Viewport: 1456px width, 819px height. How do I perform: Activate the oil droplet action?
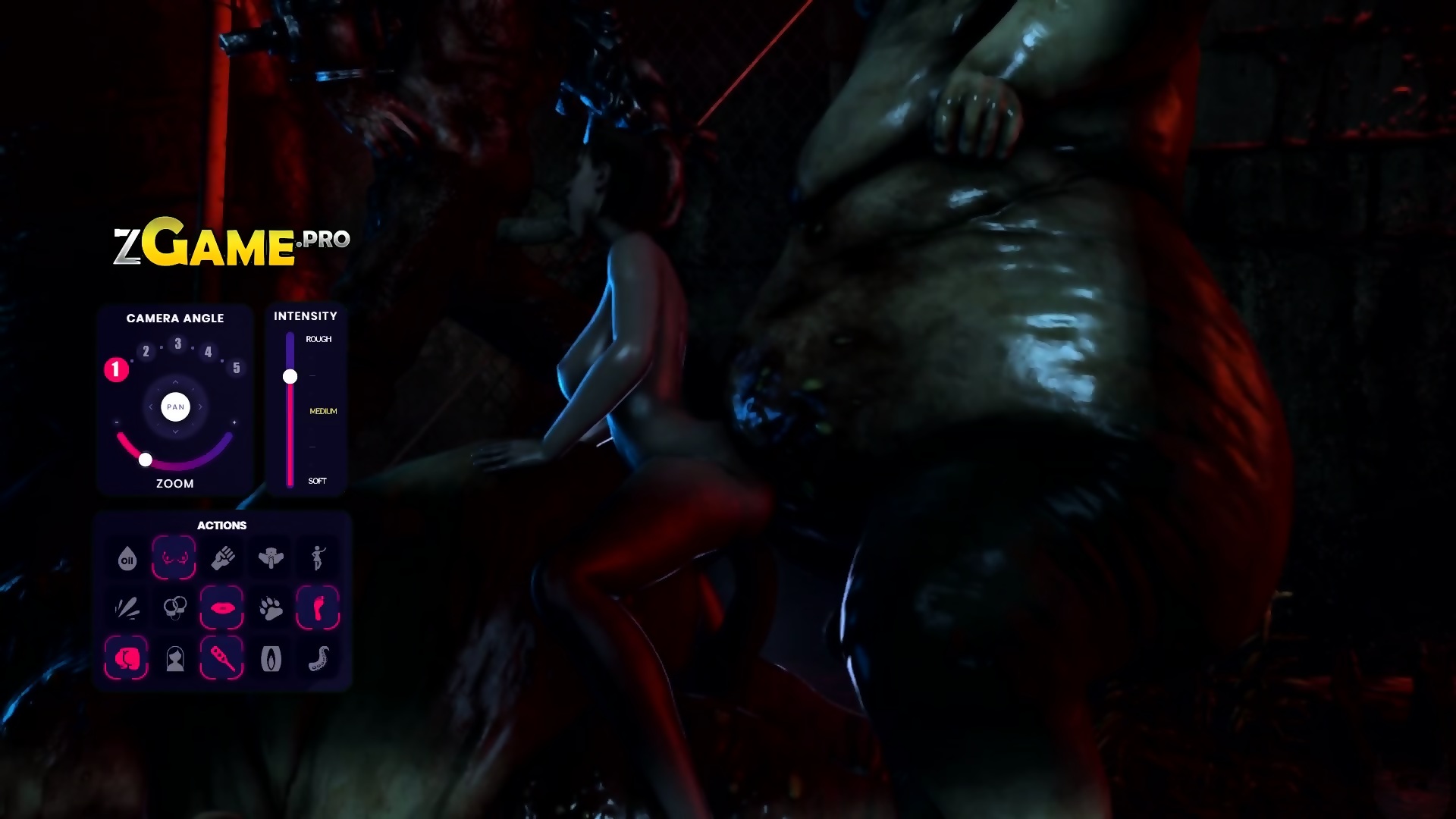coord(127,559)
